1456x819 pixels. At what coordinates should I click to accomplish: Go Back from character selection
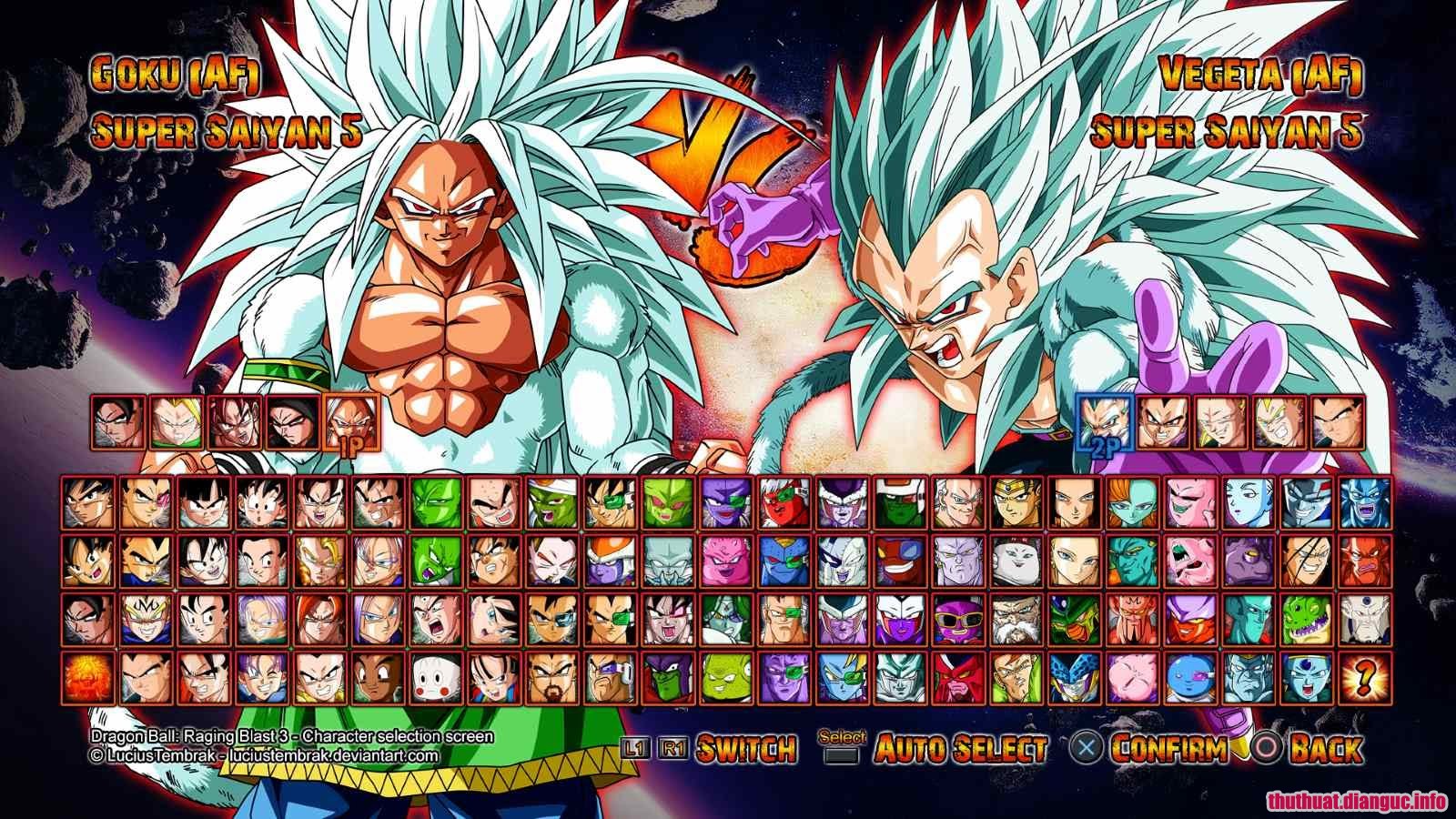tap(1325, 748)
